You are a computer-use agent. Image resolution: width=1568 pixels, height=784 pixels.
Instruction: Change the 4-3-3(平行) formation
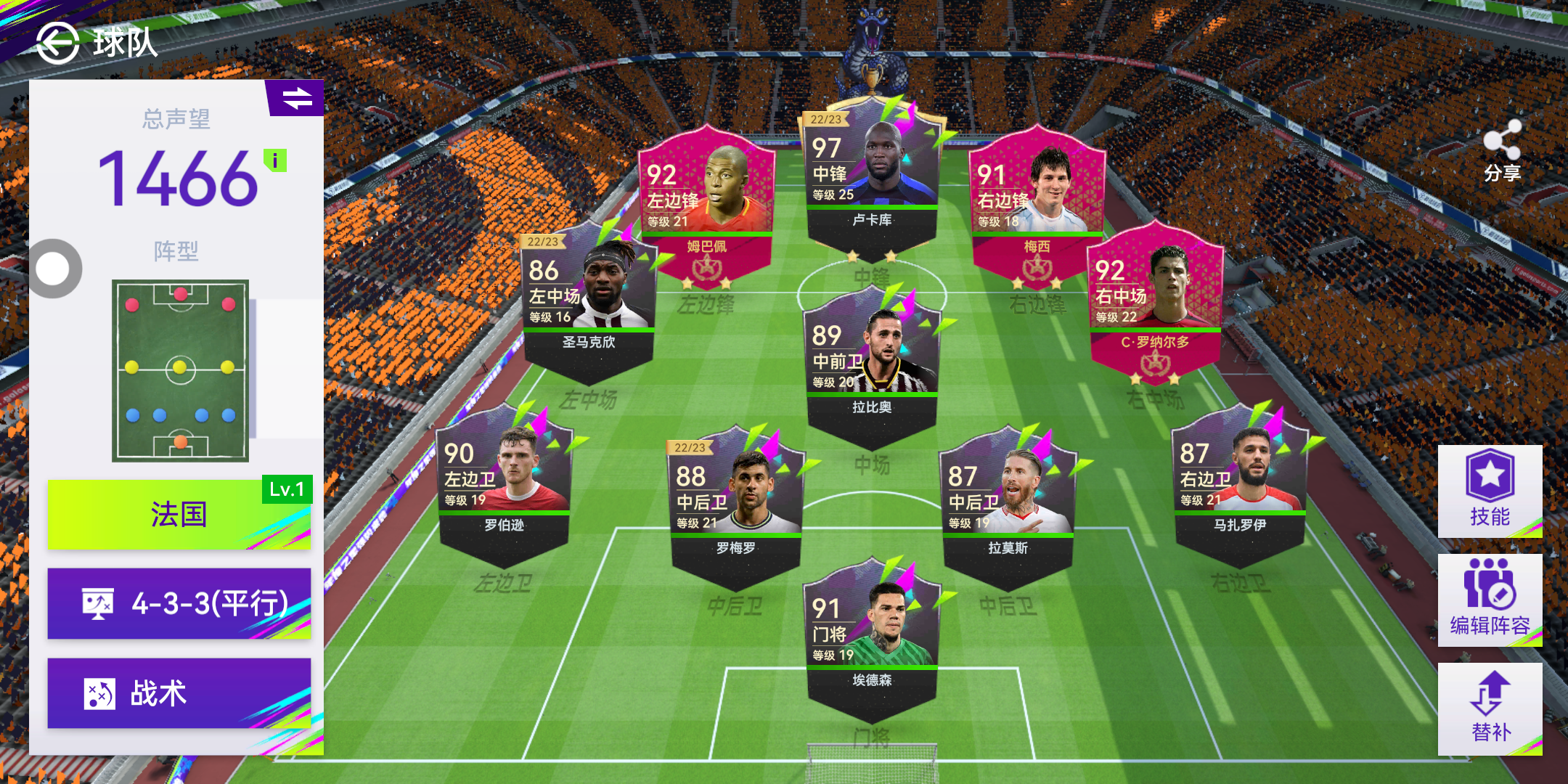[179, 603]
